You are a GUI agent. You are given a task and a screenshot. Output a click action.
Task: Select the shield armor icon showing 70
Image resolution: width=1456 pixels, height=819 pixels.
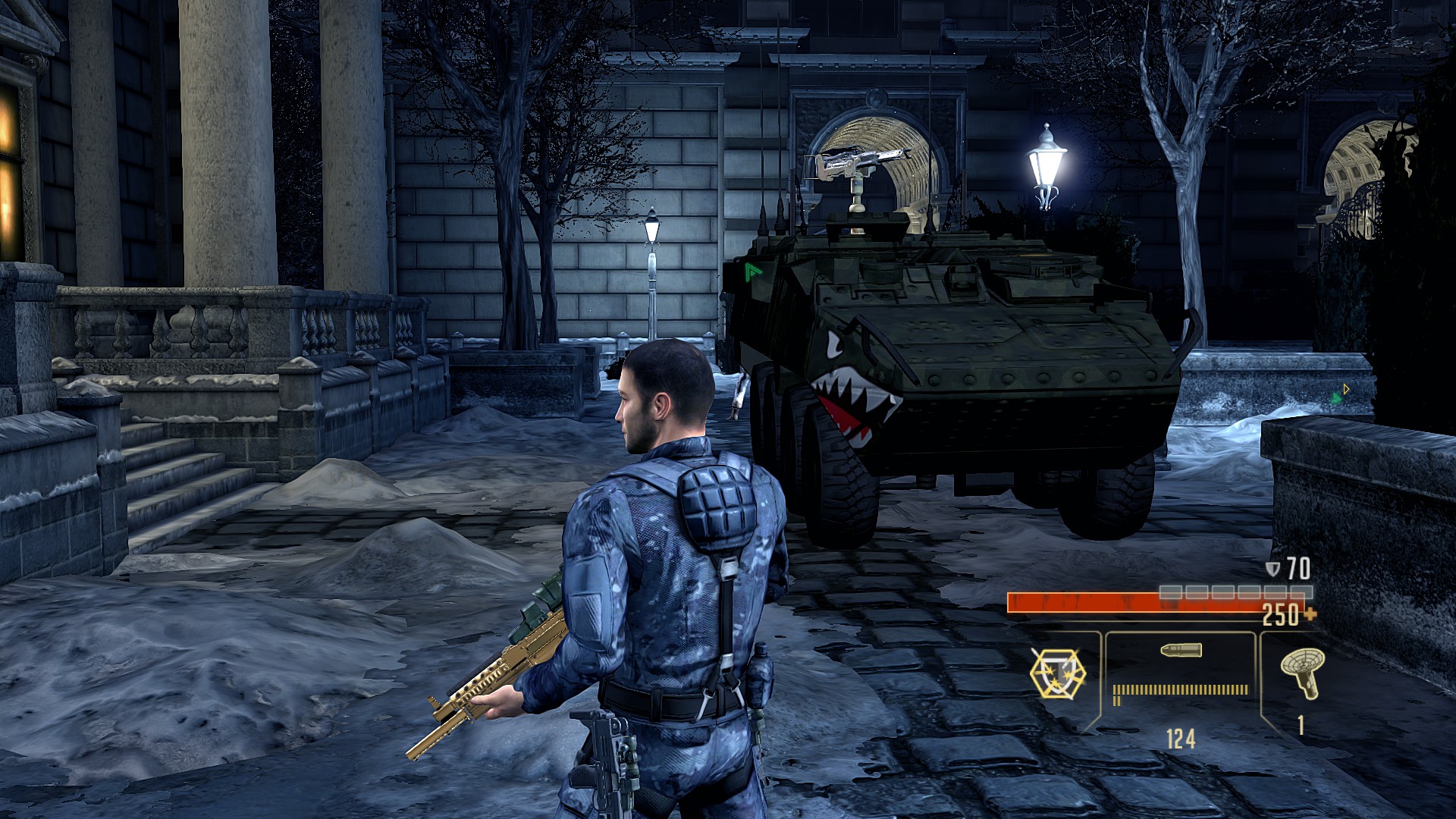pos(1274,567)
